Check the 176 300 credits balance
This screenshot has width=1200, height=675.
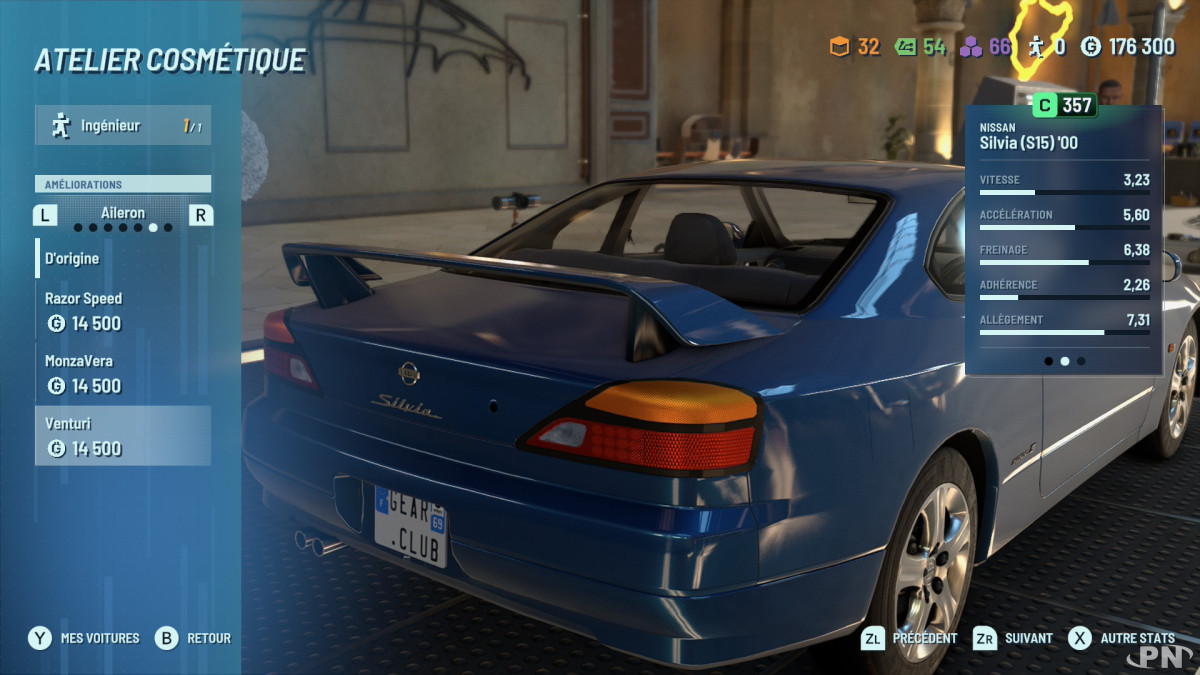click(x=1129, y=47)
